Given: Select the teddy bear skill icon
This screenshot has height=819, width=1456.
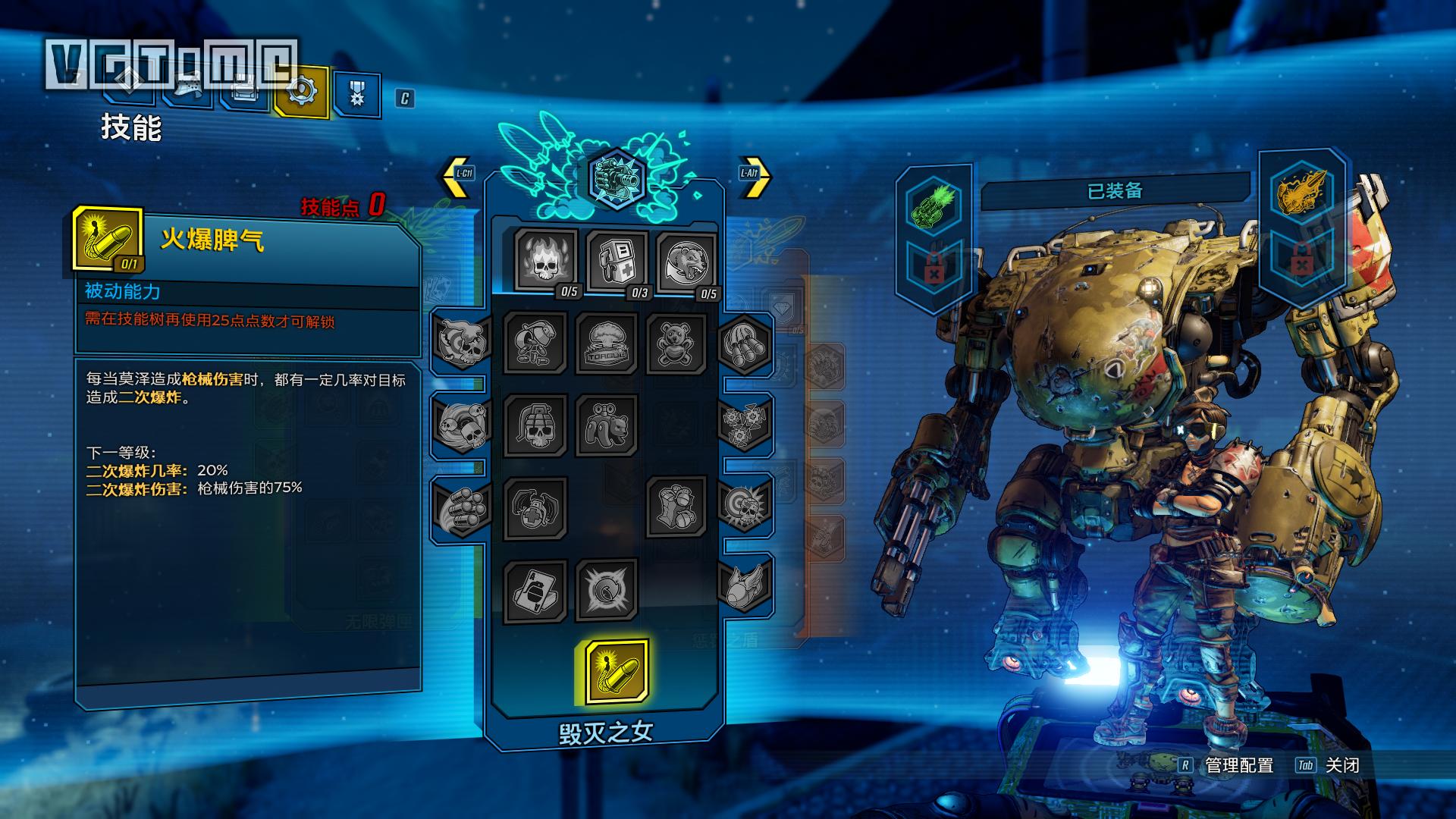Looking at the screenshot, I should click(676, 343).
